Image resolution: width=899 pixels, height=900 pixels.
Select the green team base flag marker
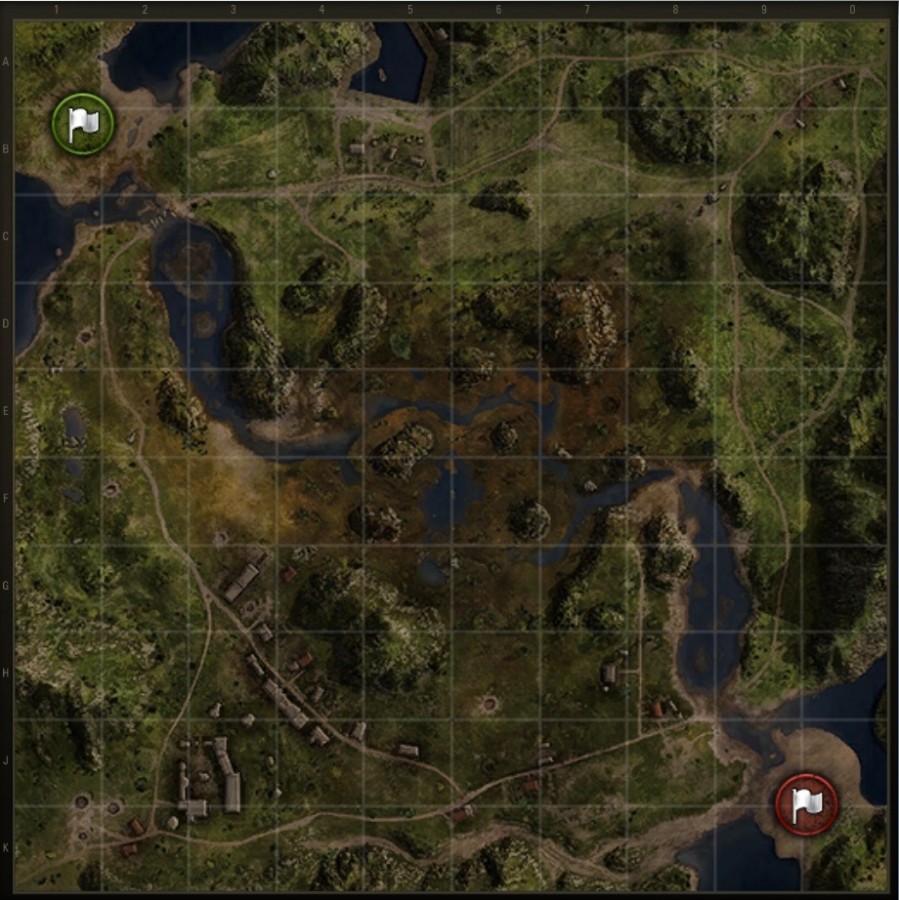click(x=83, y=124)
